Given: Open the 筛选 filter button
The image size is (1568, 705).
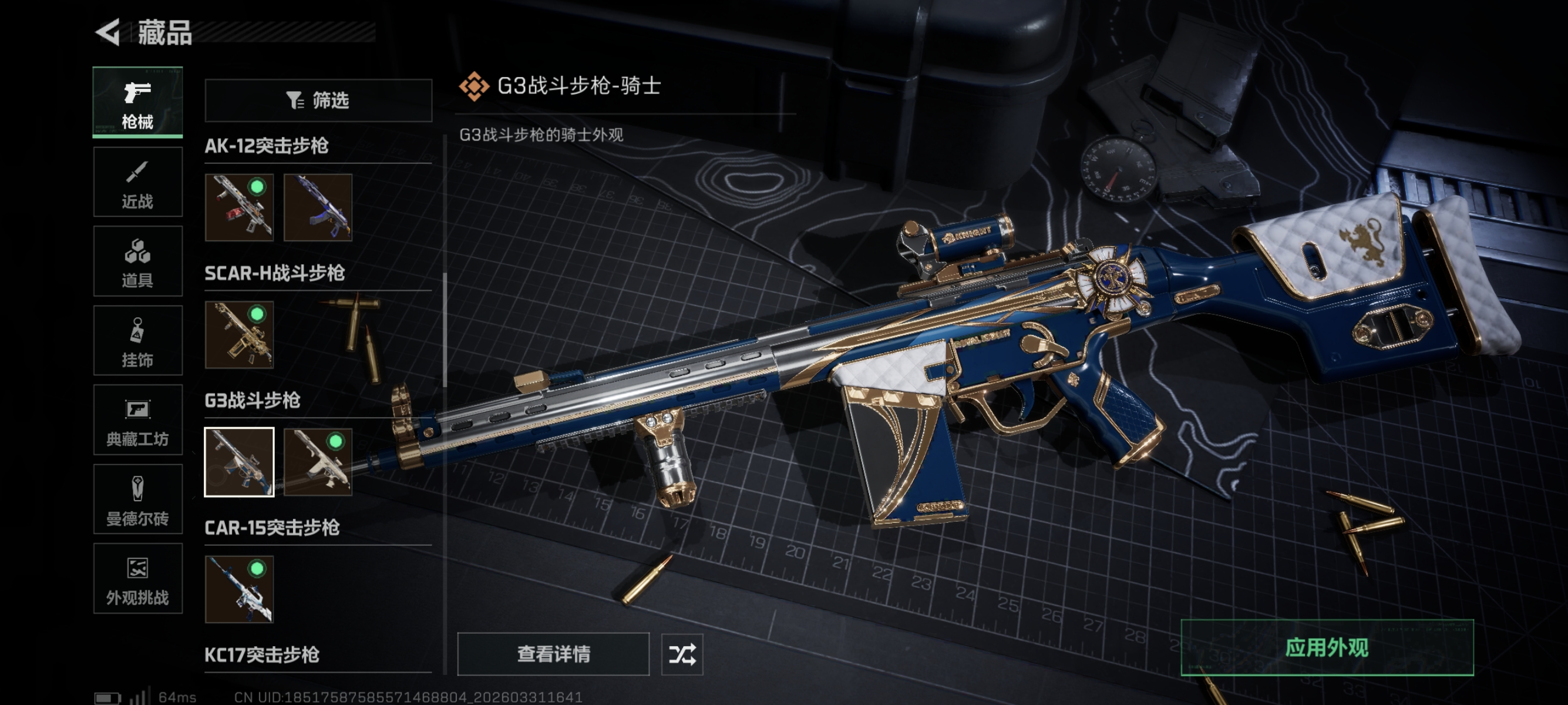Looking at the screenshot, I should 318,100.
